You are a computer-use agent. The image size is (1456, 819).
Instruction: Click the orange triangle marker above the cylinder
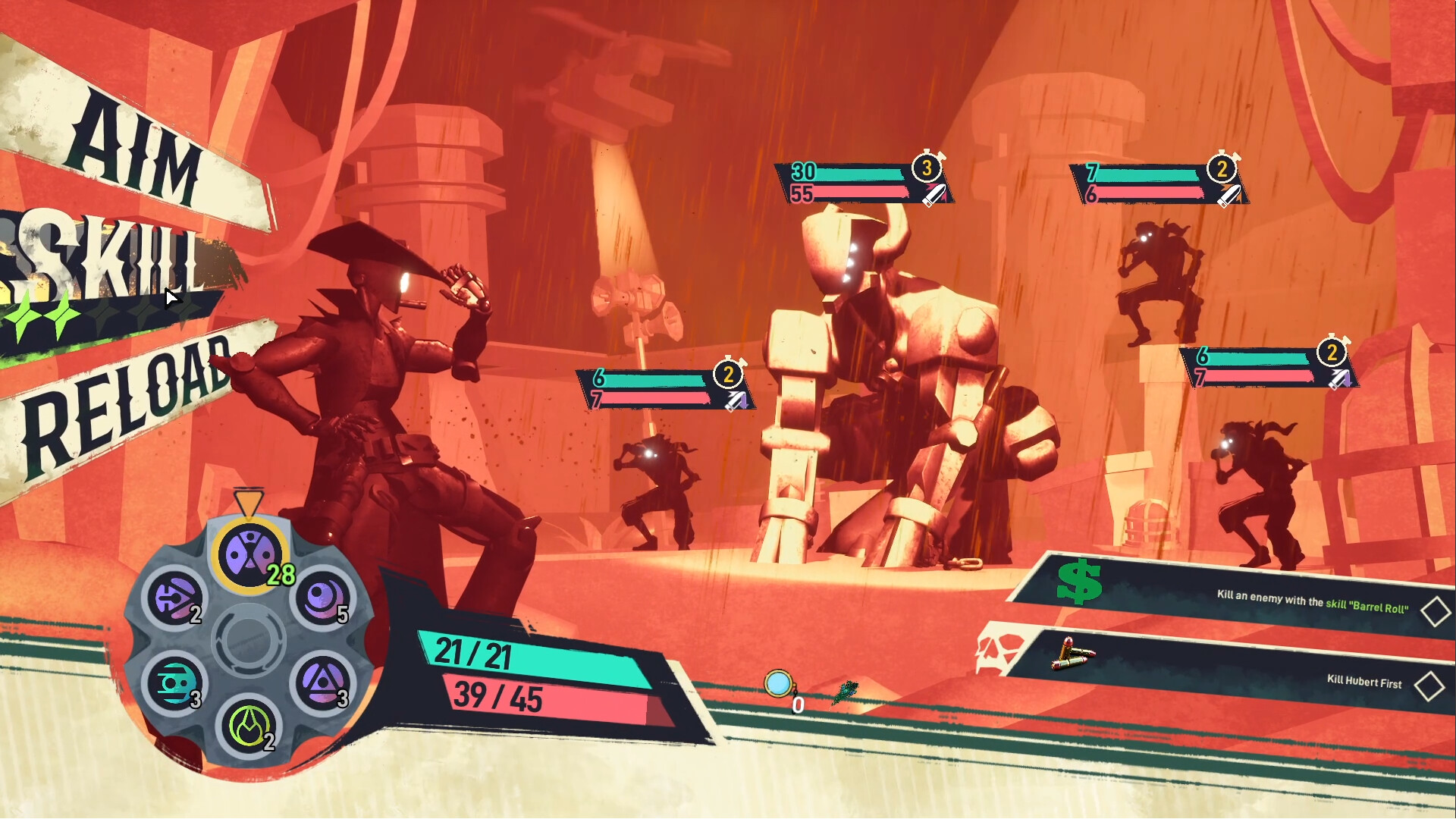click(x=250, y=503)
